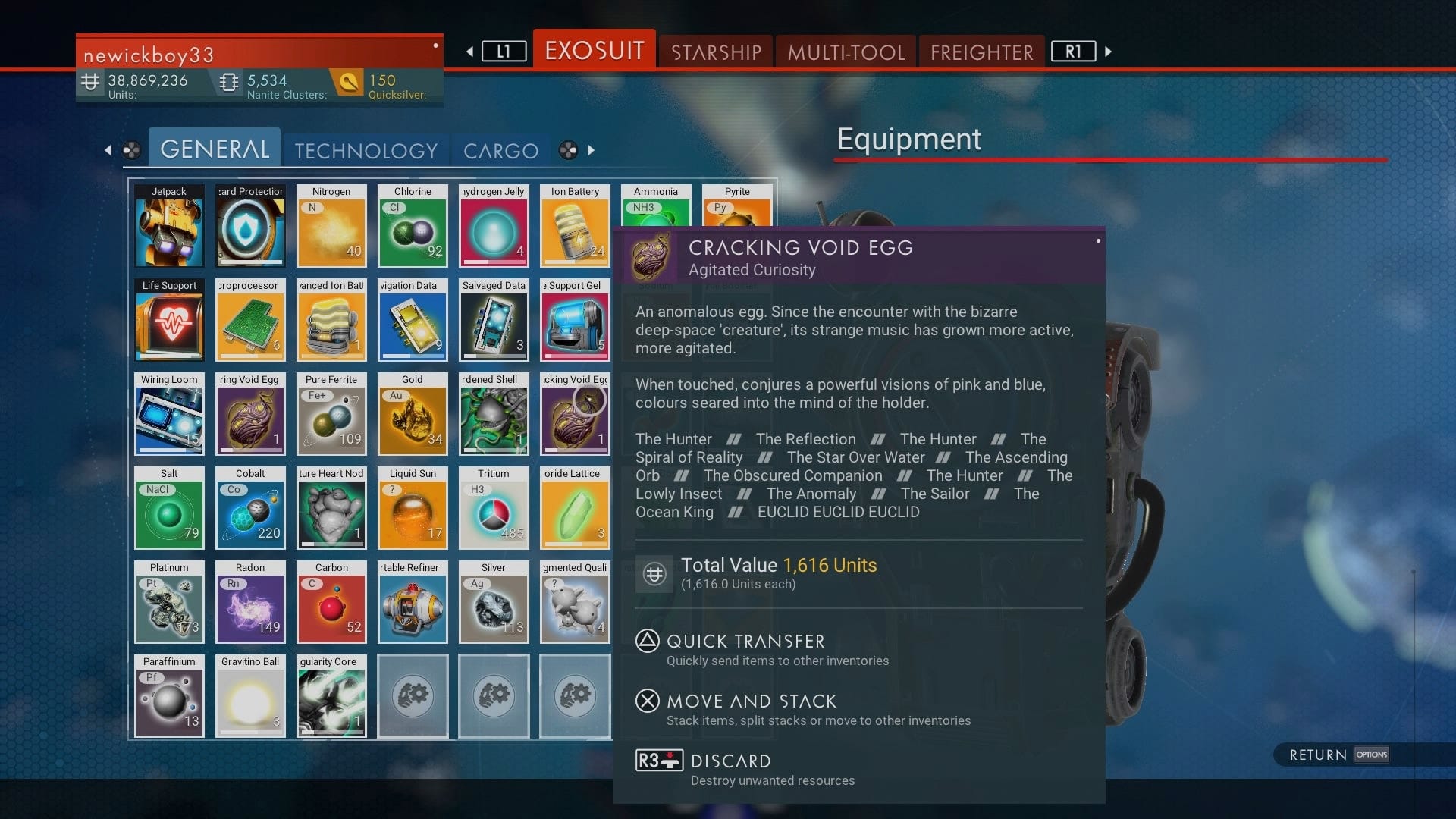Click the RETURN button
The image size is (1456, 819).
point(1317,755)
